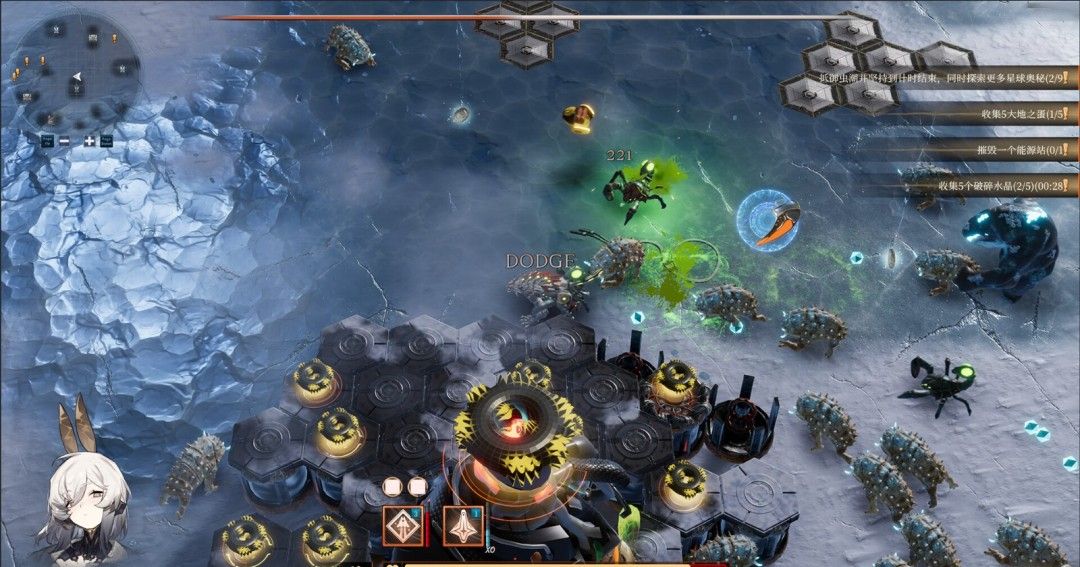Select the 收集5个破碎水晶 objective
1080x567 pixels.
[x=1000, y=186]
